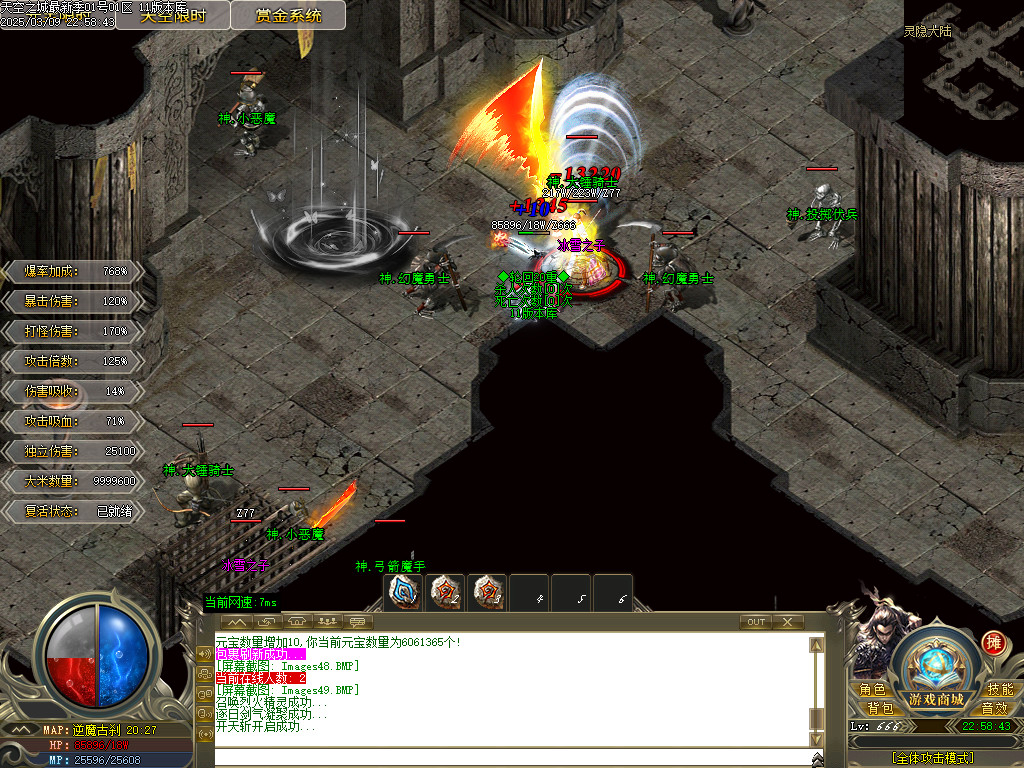The height and width of the screenshot is (768, 1024).
Task: Use the red rune item in hotbar slot 2
Action: tap(446, 592)
